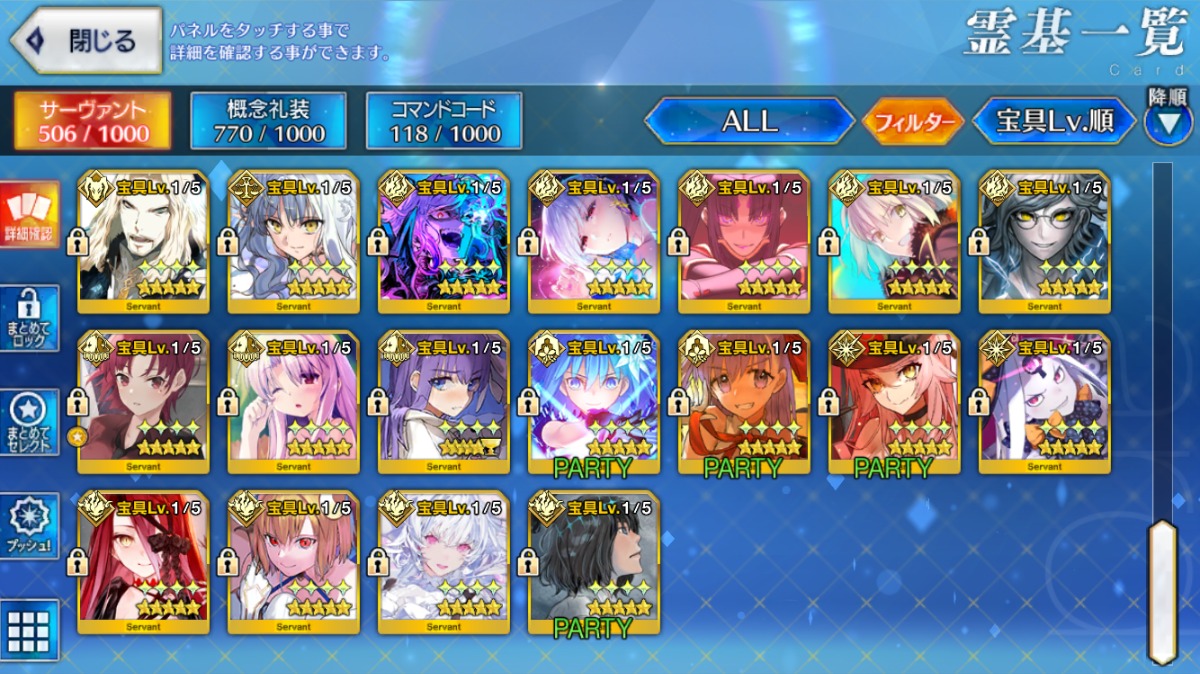Open the blue-haired PARTY servant card
1200x674 pixels.
(x=594, y=402)
